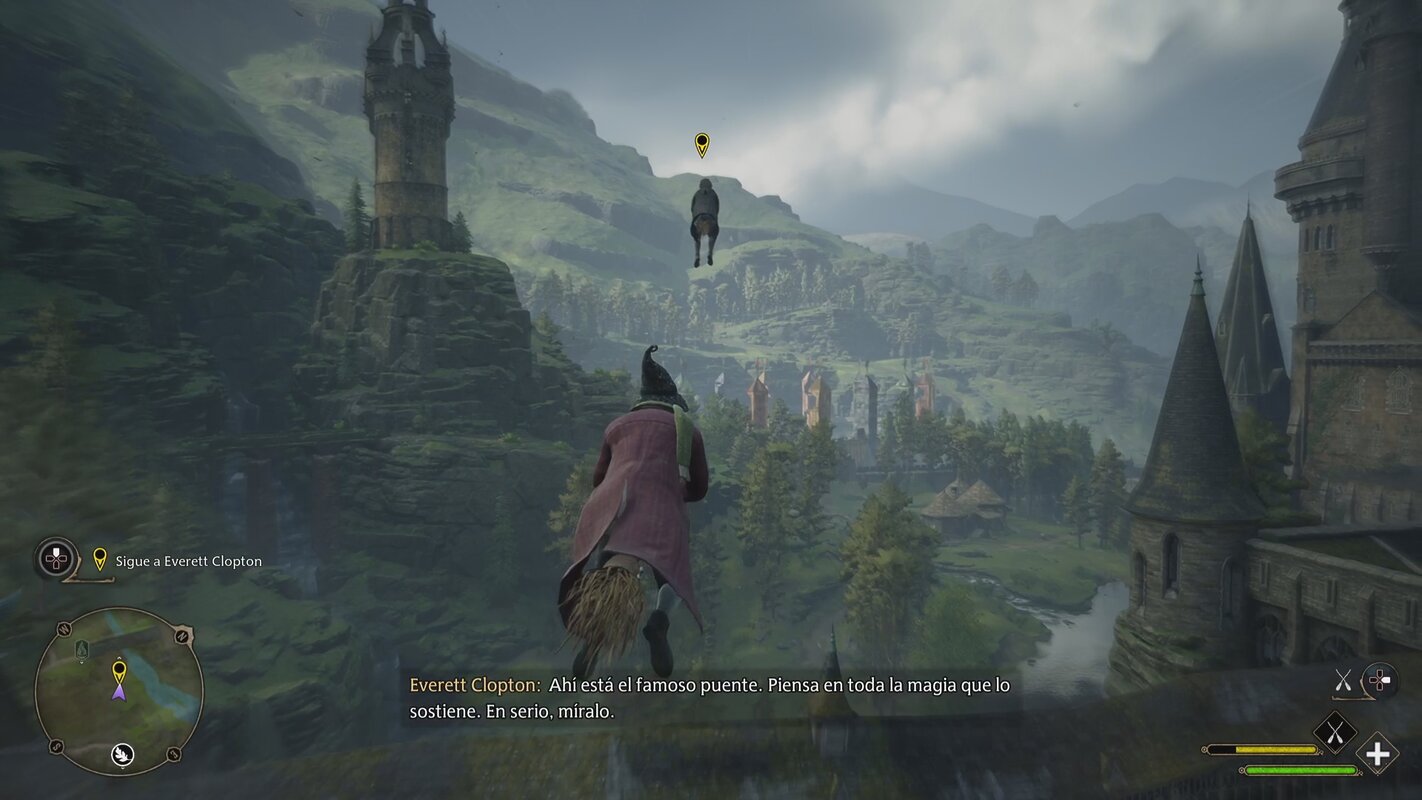Expand the chevron above the minimap quest marker

[120, 658]
